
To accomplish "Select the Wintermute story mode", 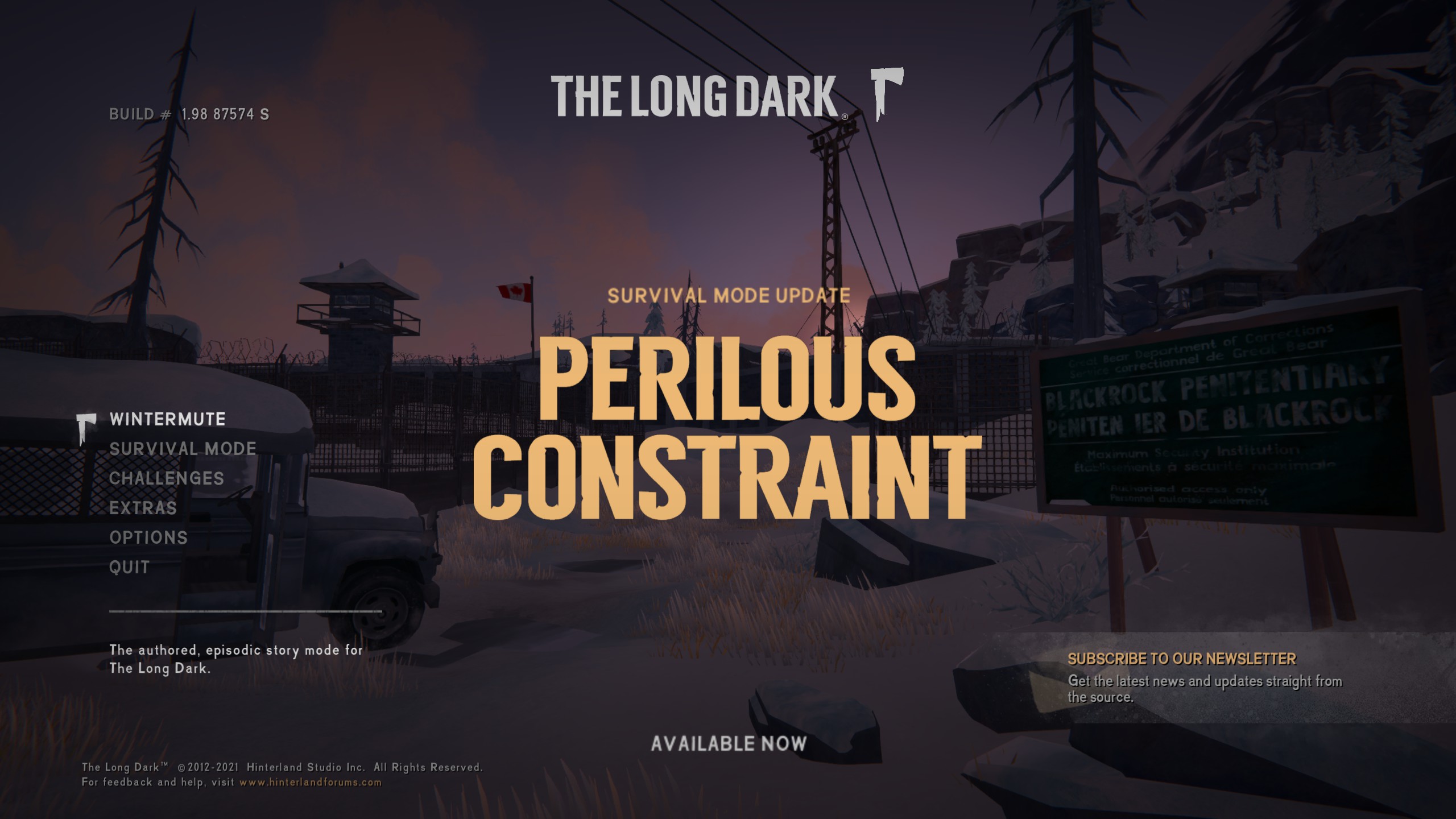I will 167,420.
